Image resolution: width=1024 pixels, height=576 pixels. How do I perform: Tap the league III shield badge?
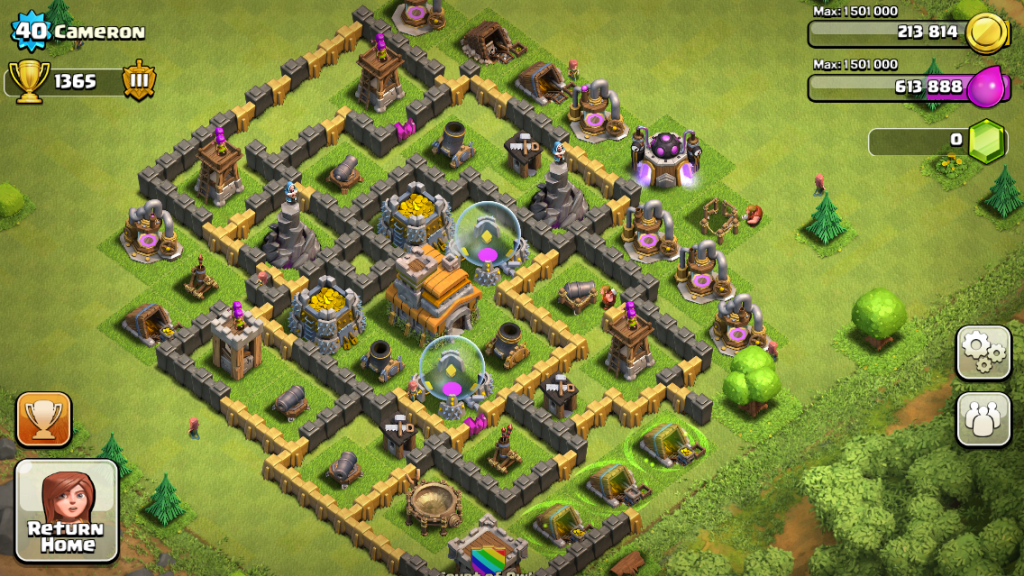(139, 80)
